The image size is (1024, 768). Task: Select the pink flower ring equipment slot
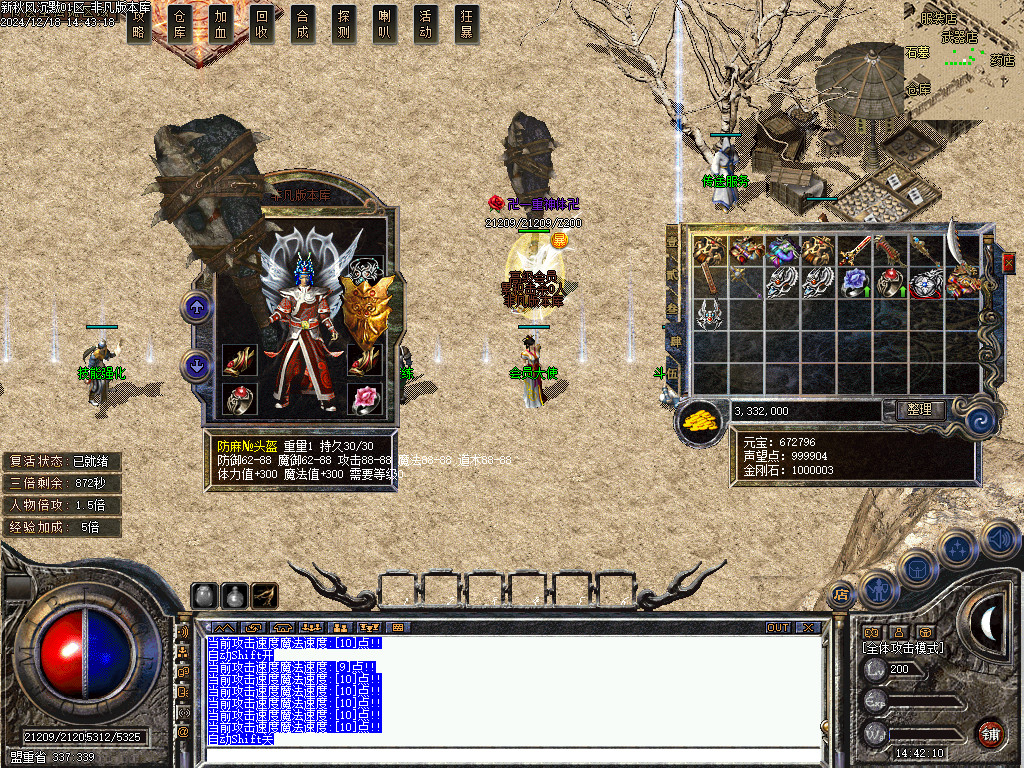pyautogui.click(x=365, y=398)
